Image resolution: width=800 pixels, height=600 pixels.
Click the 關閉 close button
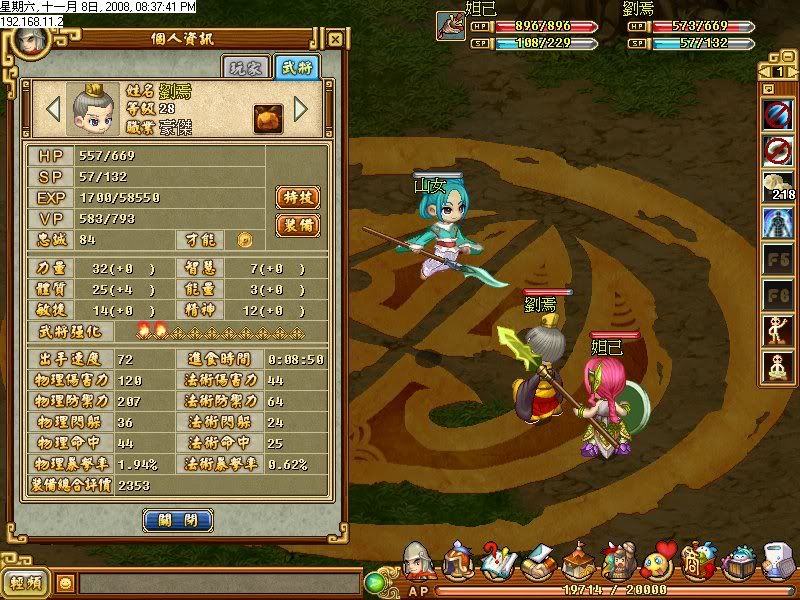[x=177, y=520]
